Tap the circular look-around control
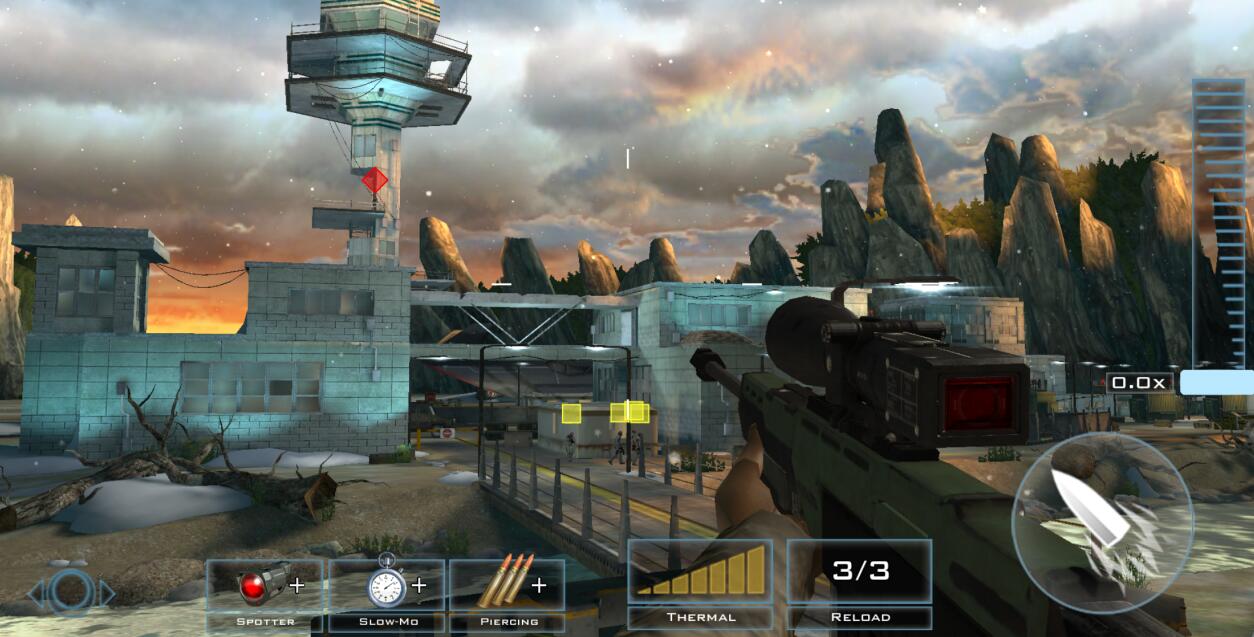This screenshot has height=637, width=1254. pos(71,593)
